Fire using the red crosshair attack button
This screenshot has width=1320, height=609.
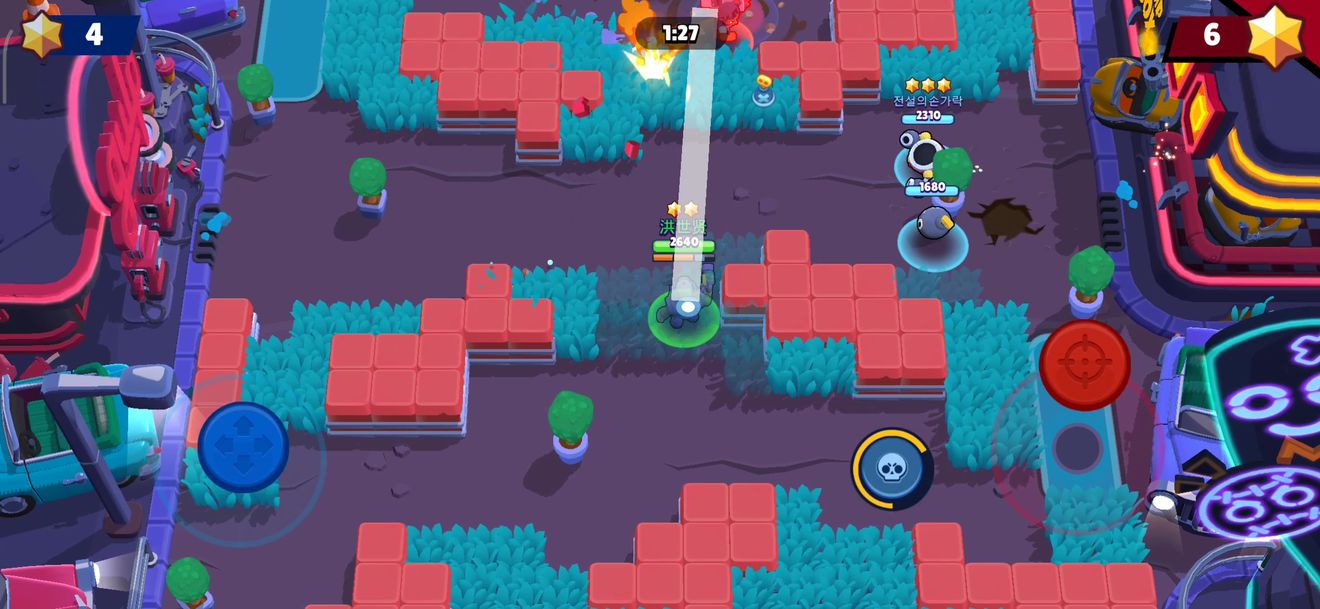tap(1084, 365)
